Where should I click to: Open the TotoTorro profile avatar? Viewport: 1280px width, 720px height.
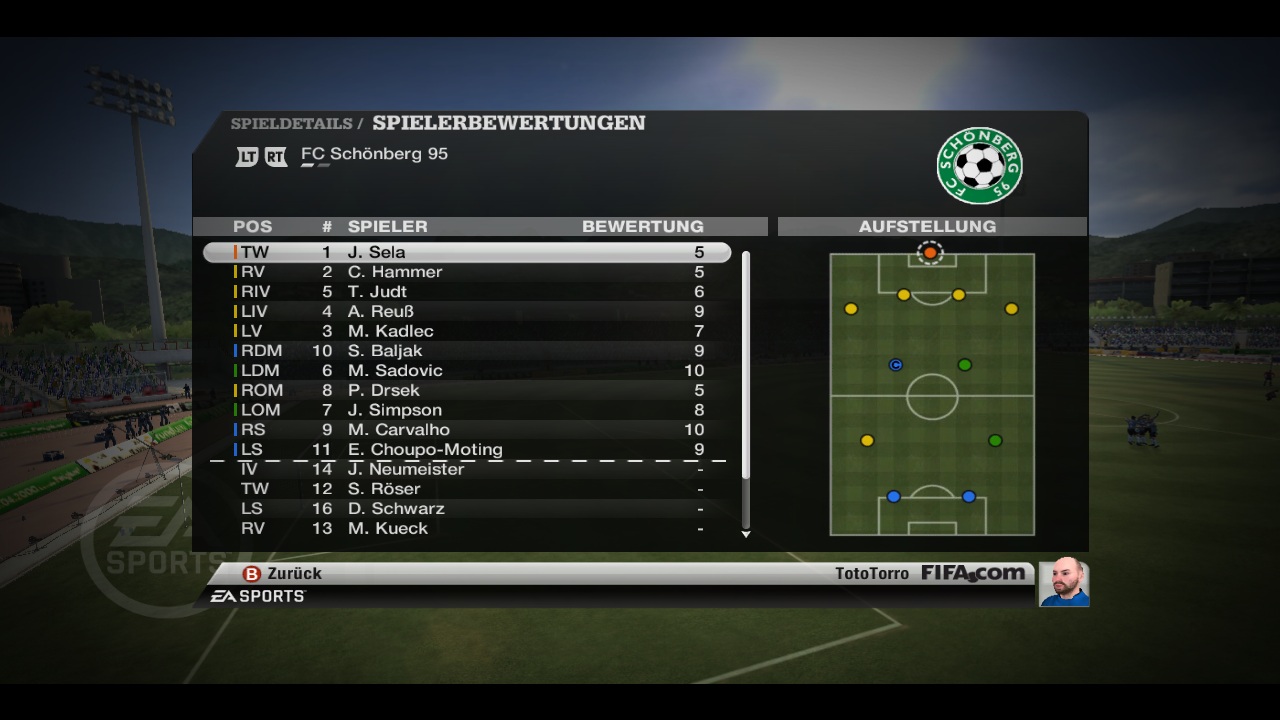(1063, 582)
